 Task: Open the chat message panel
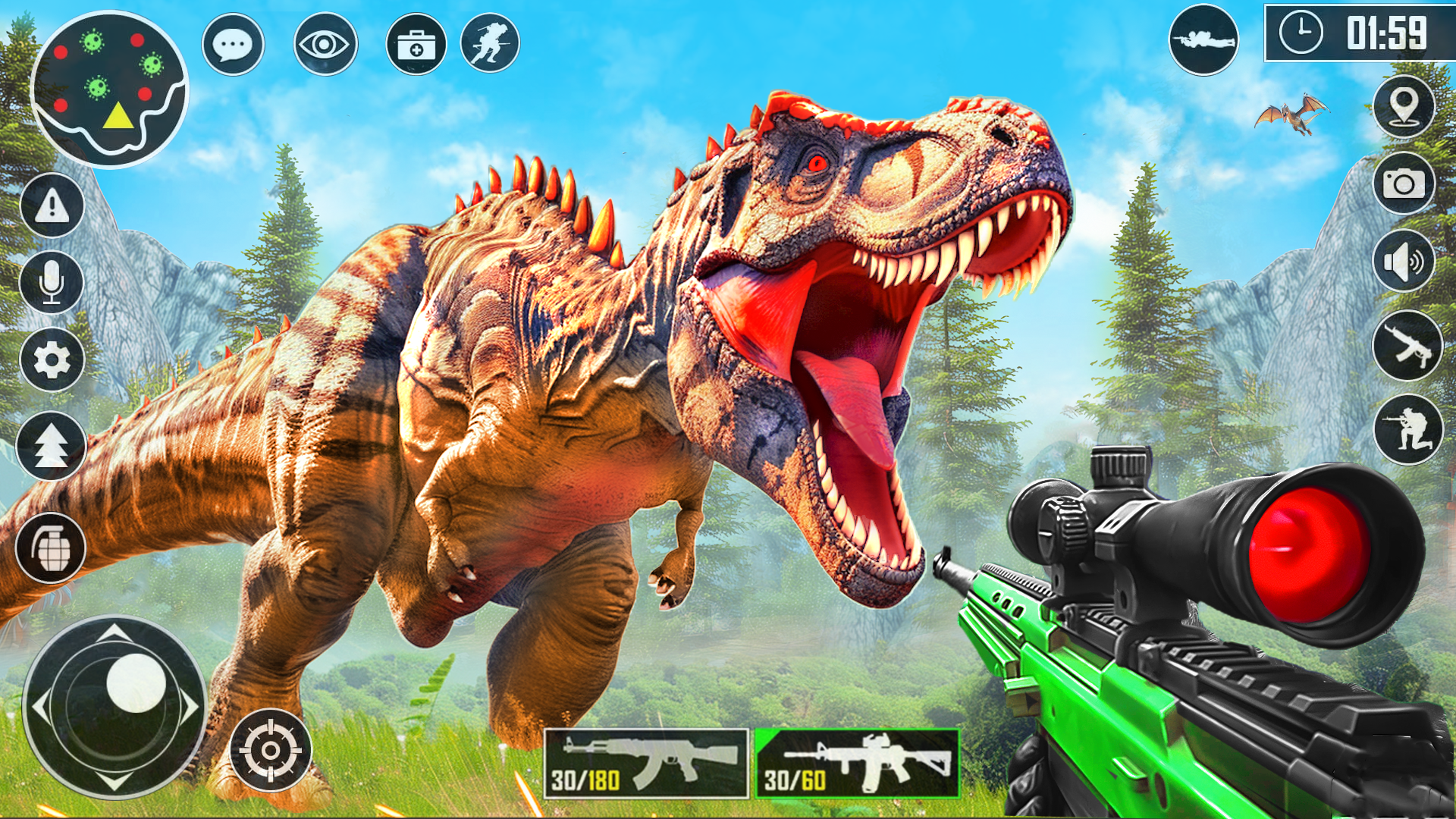click(x=234, y=45)
